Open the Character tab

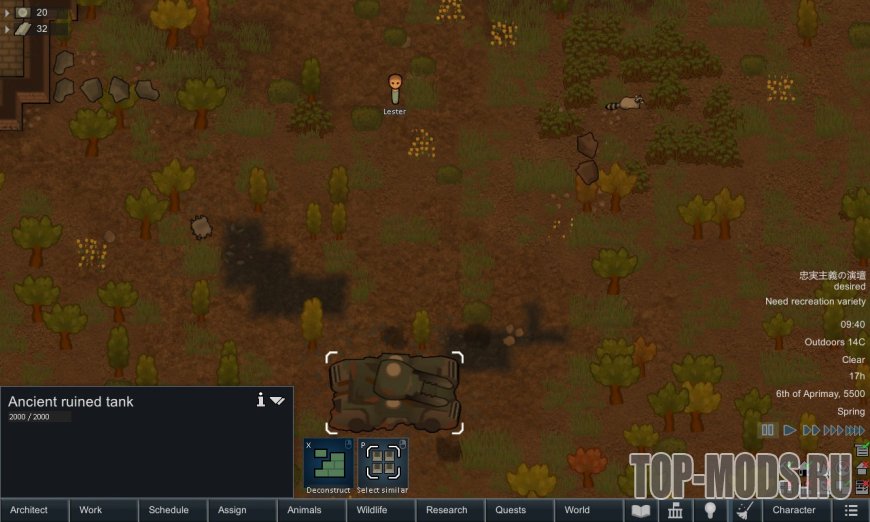(794, 510)
